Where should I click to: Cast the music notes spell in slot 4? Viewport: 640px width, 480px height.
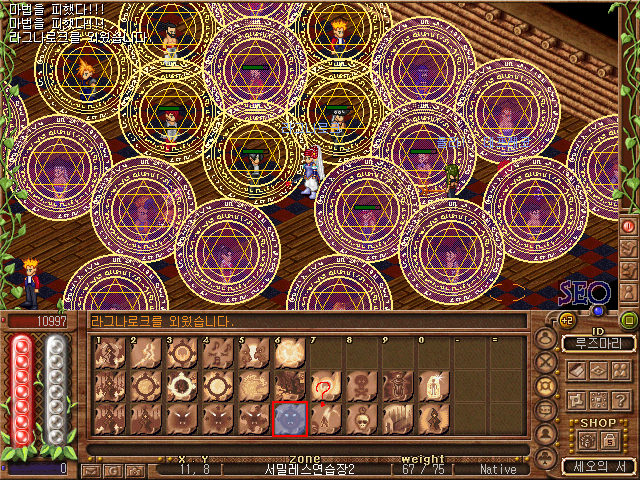[217, 353]
